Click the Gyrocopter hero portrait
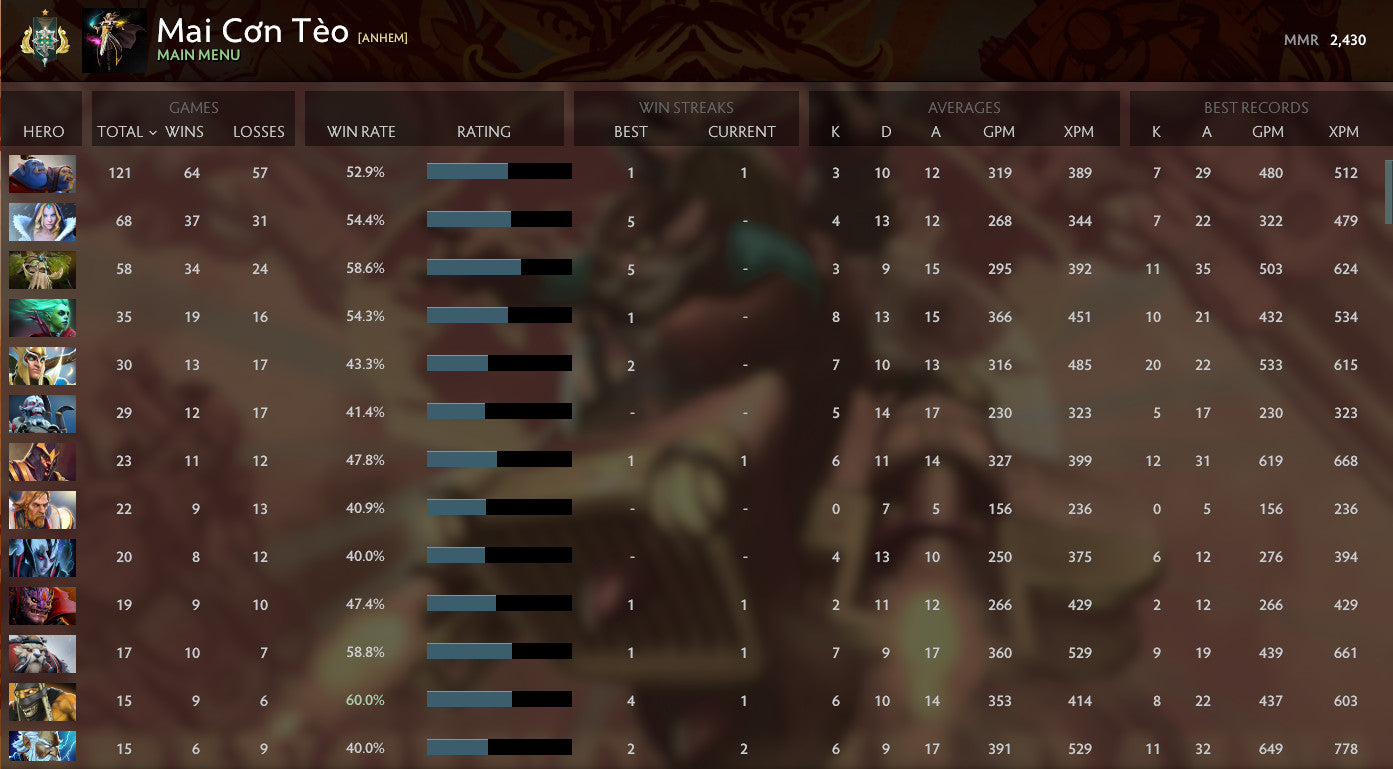The image size is (1393, 769). click(x=42, y=701)
